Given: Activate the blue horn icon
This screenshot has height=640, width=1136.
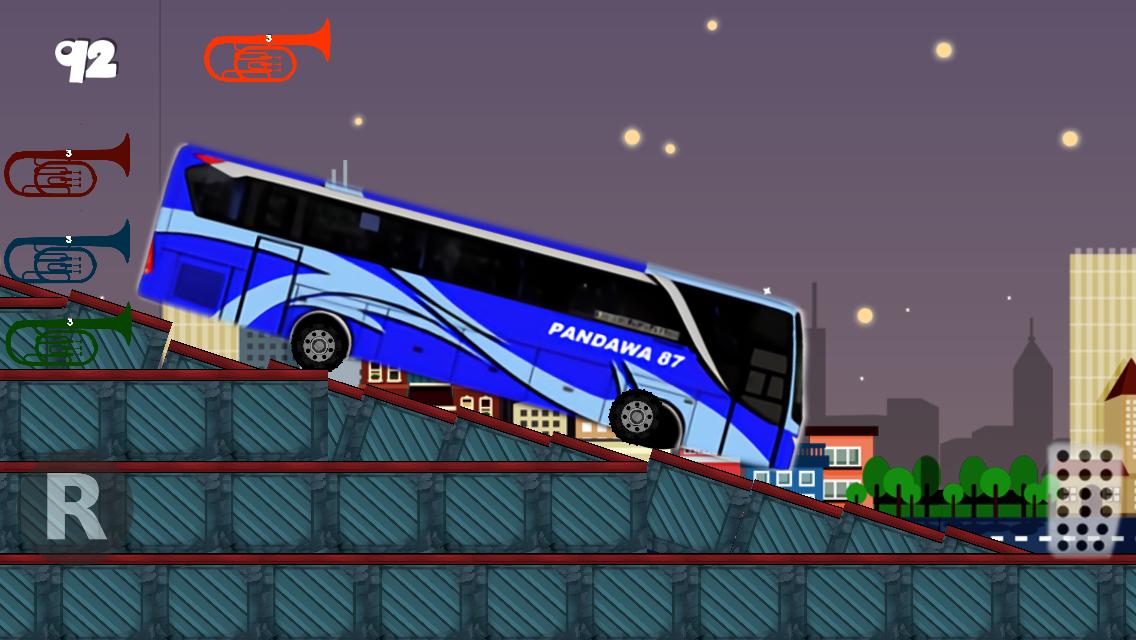Looking at the screenshot, I should [x=66, y=254].
